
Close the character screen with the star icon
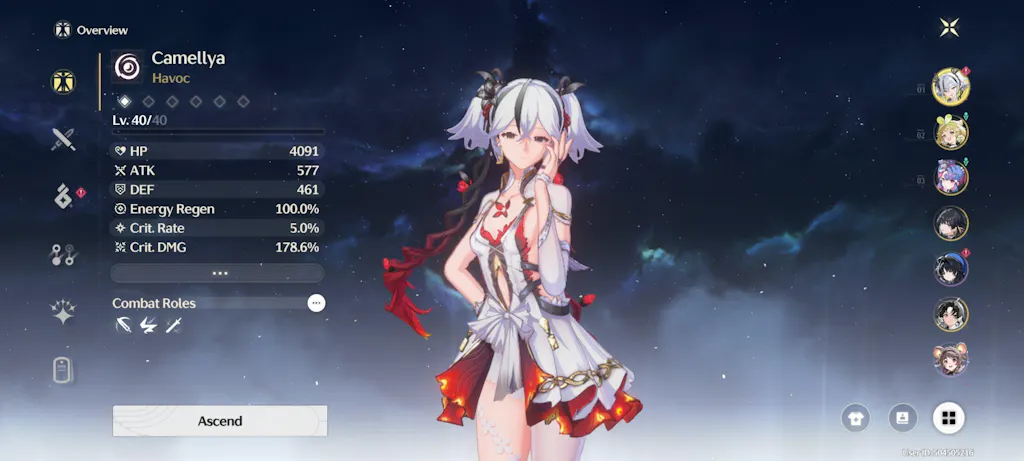tap(950, 28)
